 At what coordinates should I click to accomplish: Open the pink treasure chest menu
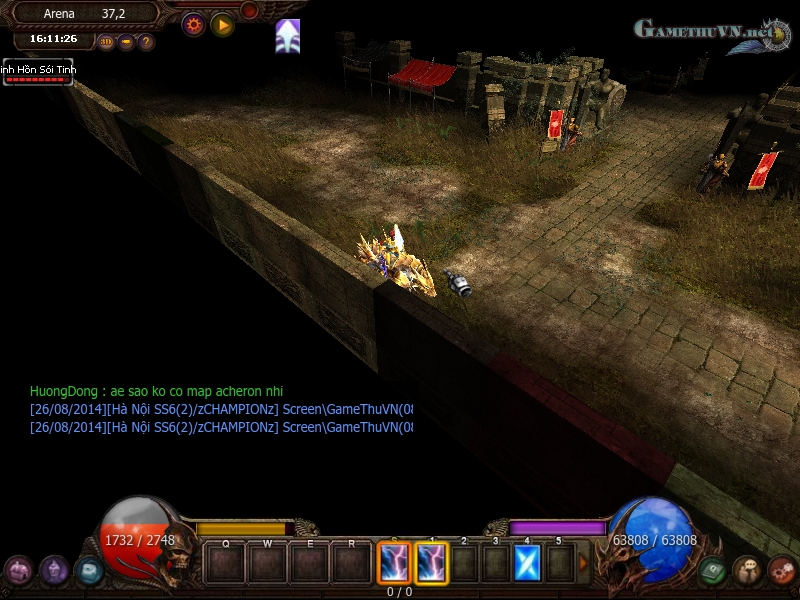[18, 571]
